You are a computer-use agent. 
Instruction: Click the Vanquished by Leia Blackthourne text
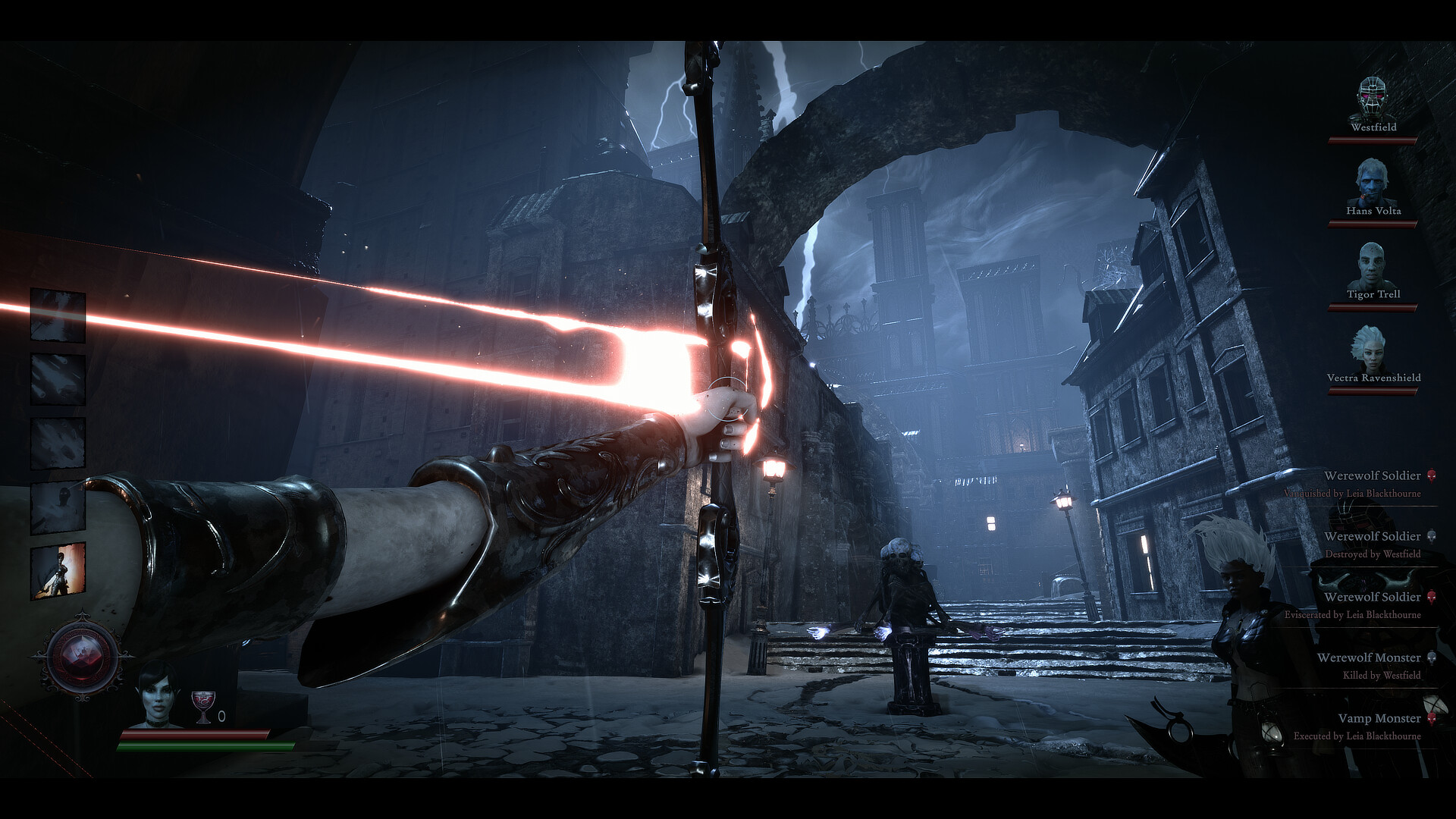pos(1352,494)
